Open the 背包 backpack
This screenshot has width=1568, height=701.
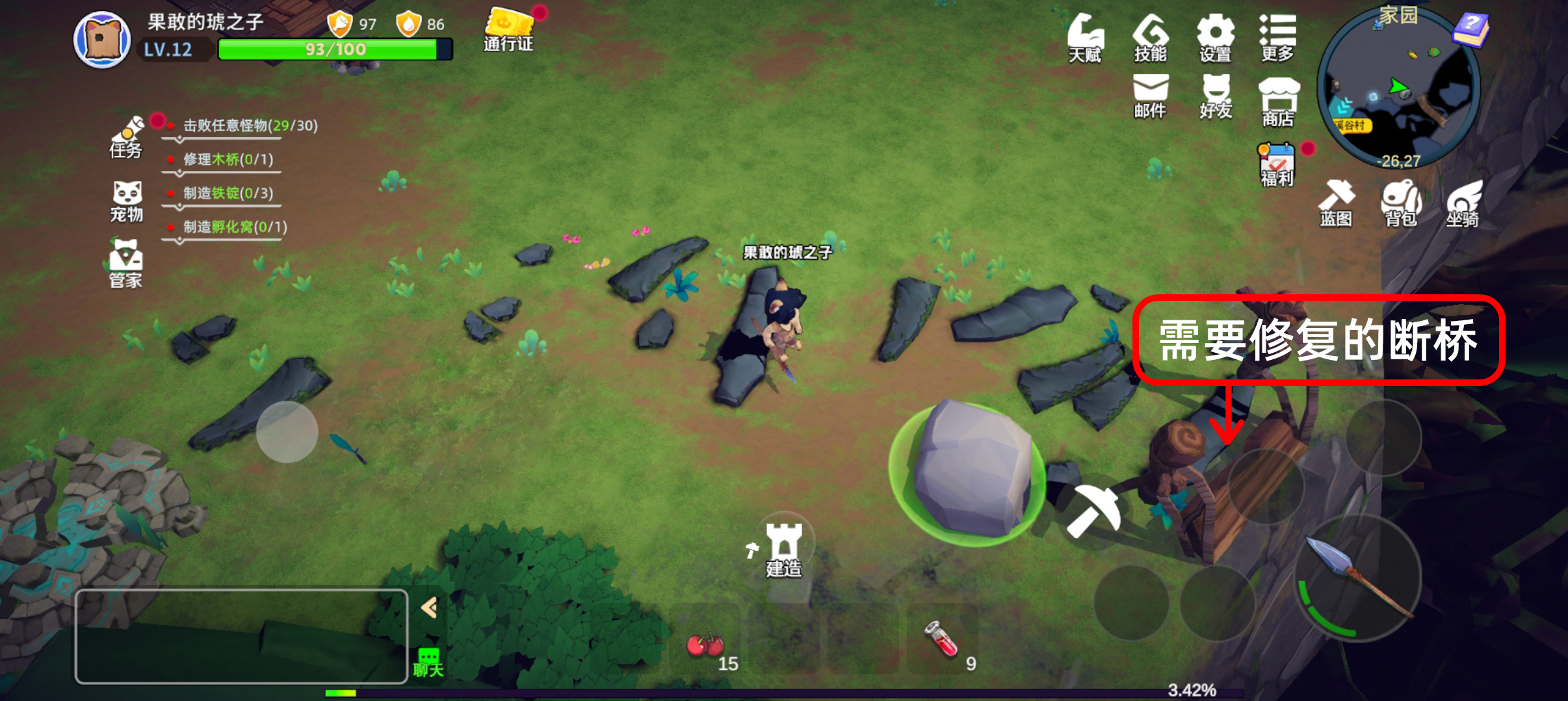[x=1401, y=203]
